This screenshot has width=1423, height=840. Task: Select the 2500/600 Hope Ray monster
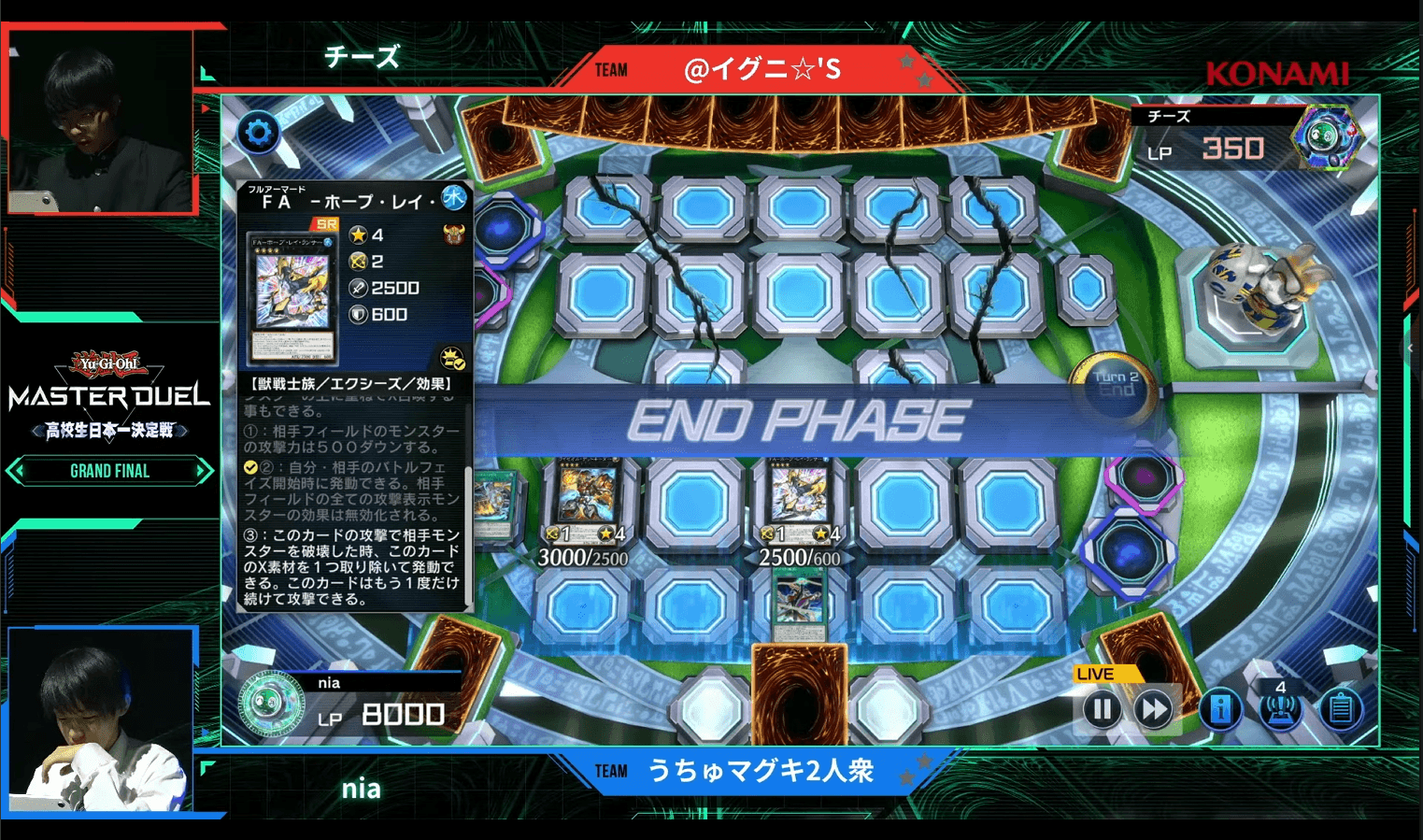(x=799, y=496)
